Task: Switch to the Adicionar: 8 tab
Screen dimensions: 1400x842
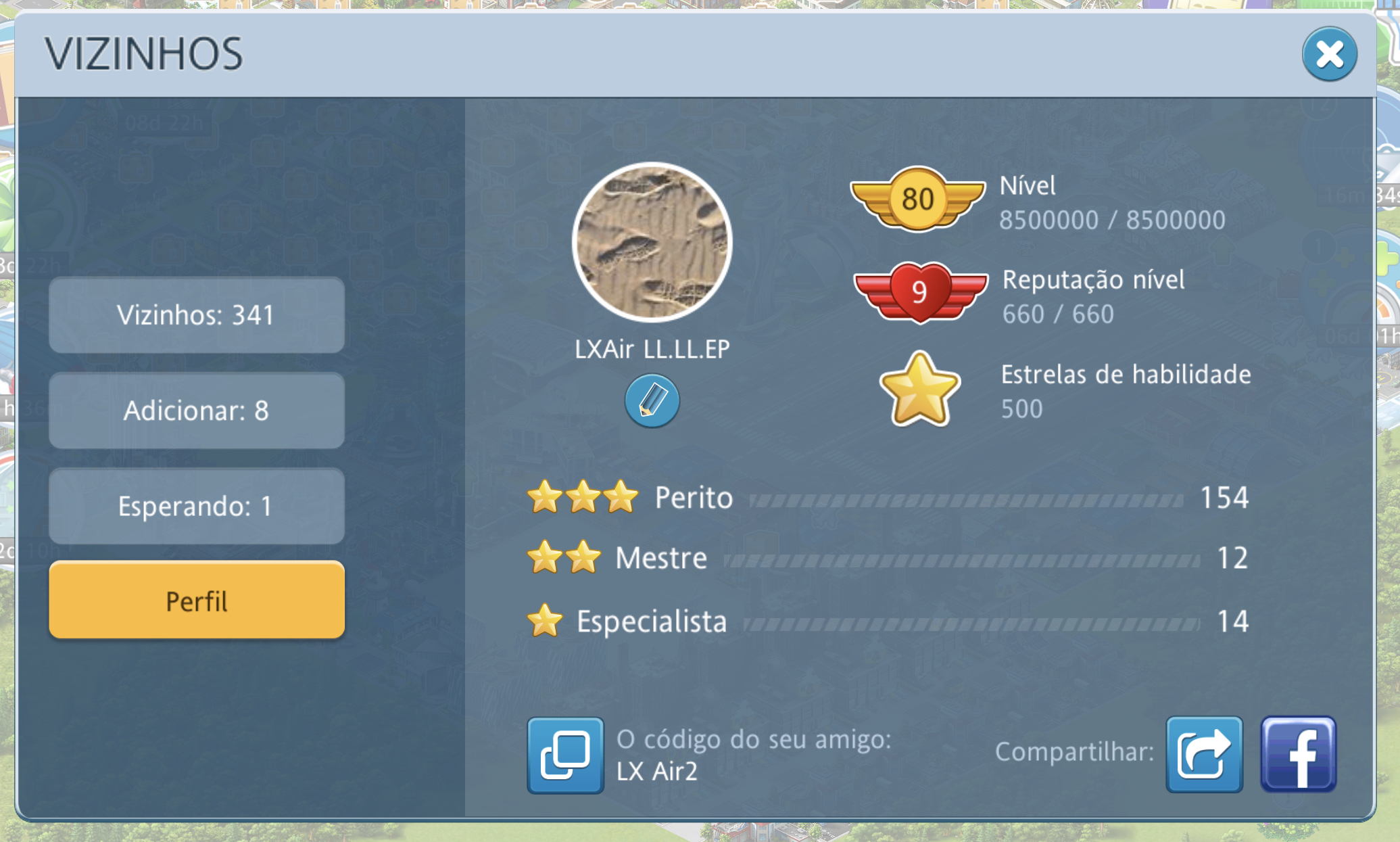Action: [x=197, y=411]
